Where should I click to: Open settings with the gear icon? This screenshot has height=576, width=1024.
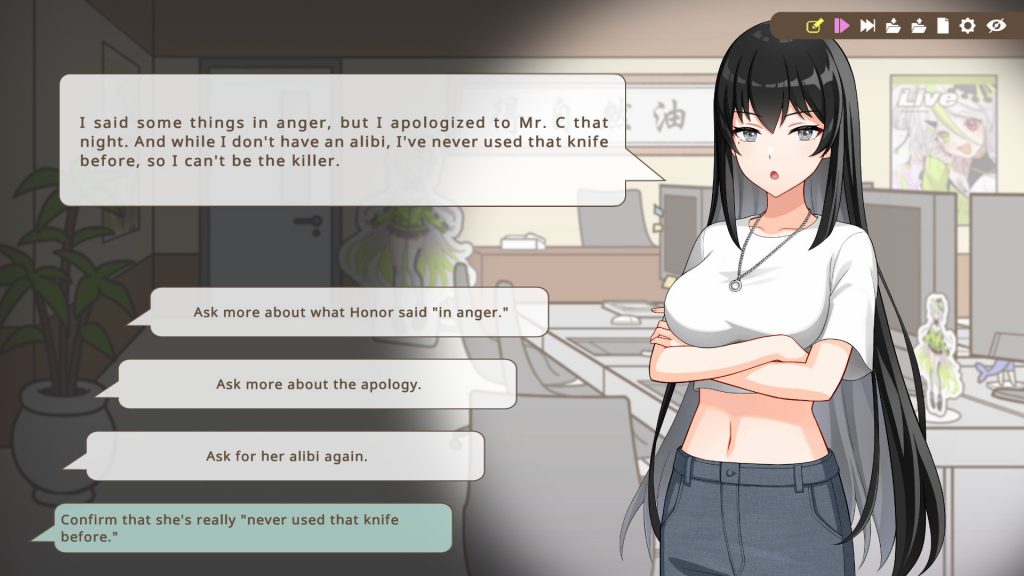[967, 26]
